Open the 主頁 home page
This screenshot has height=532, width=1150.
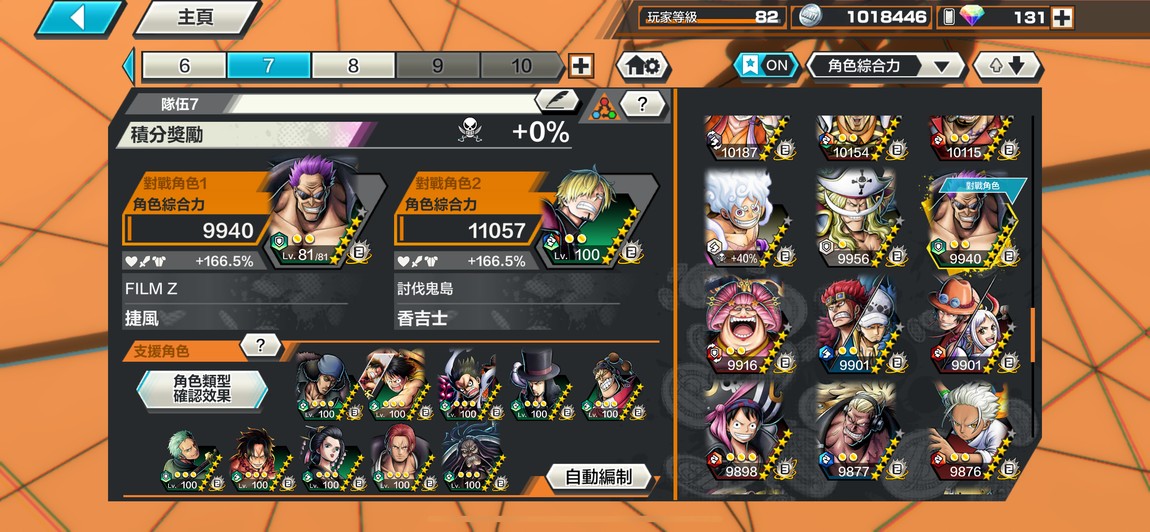click(x=196, y=17)
